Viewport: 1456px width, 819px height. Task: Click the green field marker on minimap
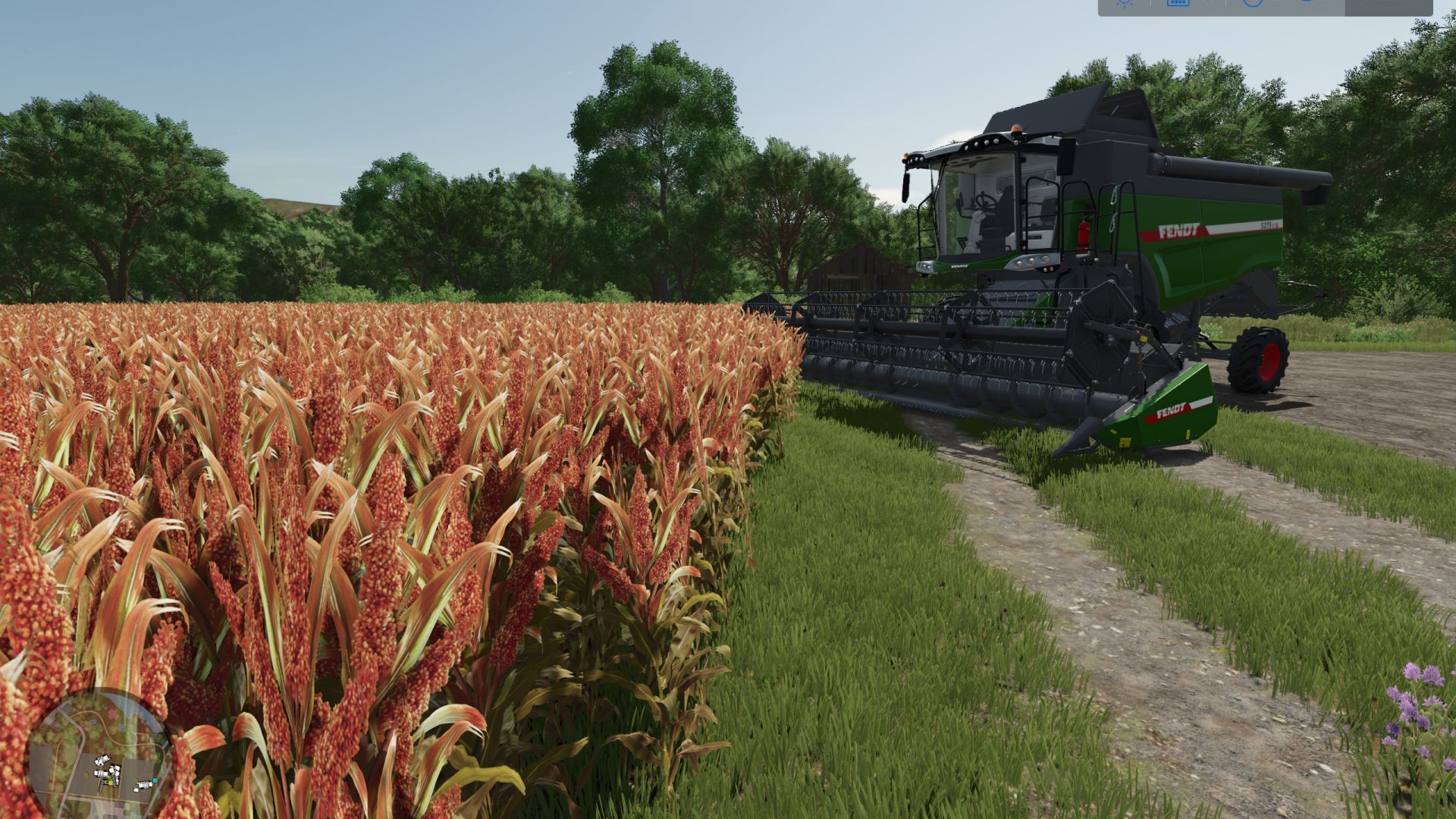click(86, 774)
